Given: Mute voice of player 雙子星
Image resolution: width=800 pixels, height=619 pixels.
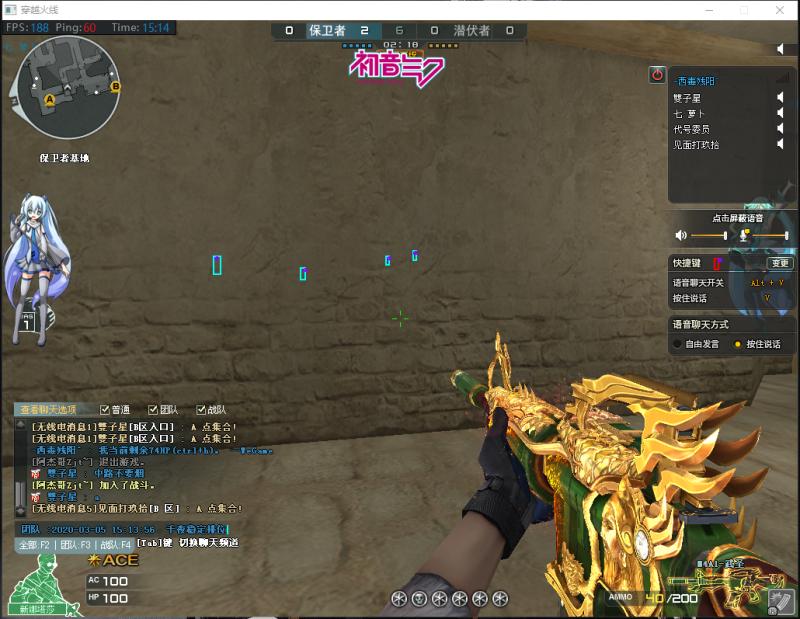Looking at the screenshot, I should pos(781,97).
